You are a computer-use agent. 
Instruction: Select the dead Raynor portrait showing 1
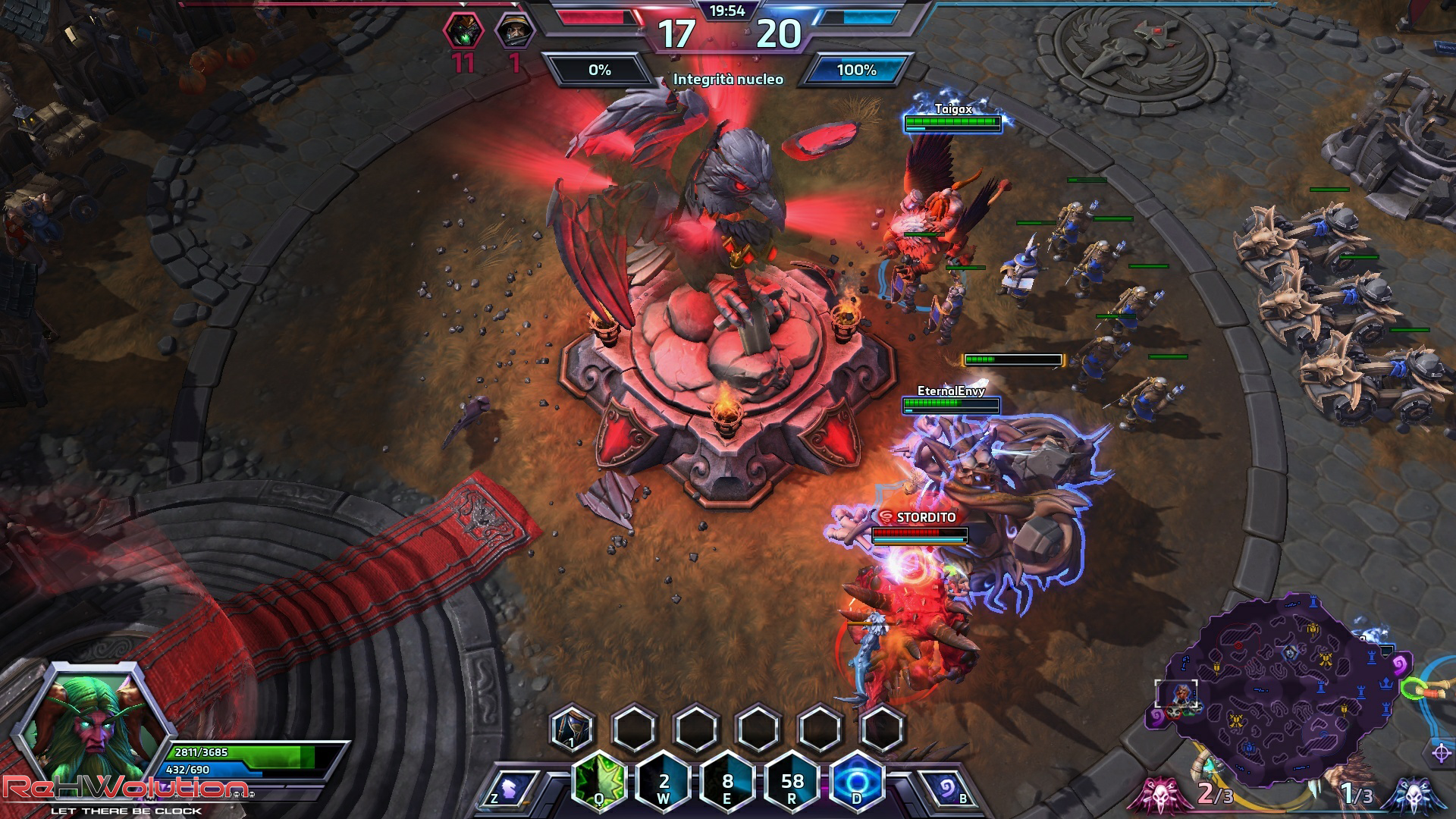point(514,32)
